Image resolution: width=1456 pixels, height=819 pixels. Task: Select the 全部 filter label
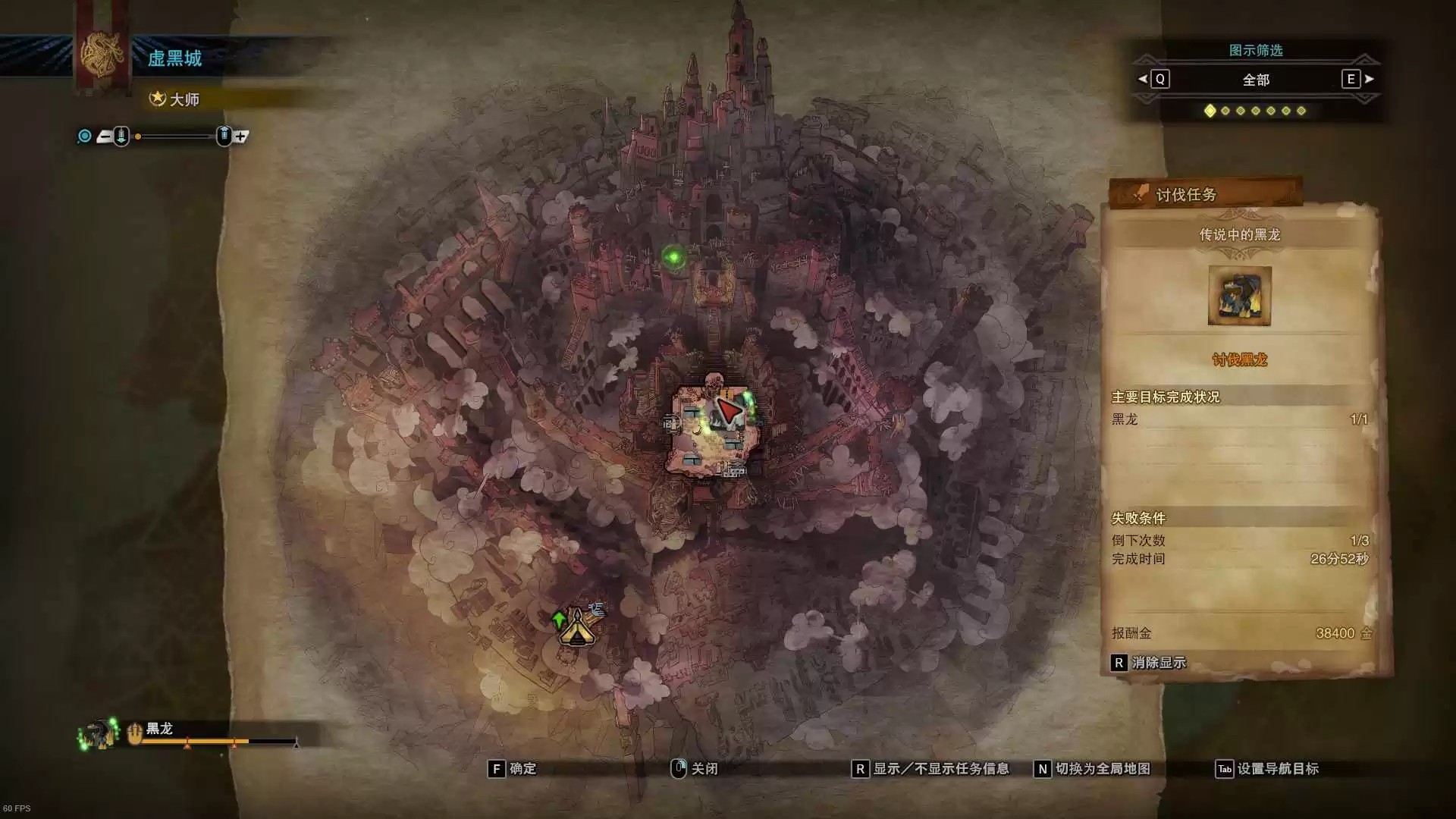(1256, 80)
